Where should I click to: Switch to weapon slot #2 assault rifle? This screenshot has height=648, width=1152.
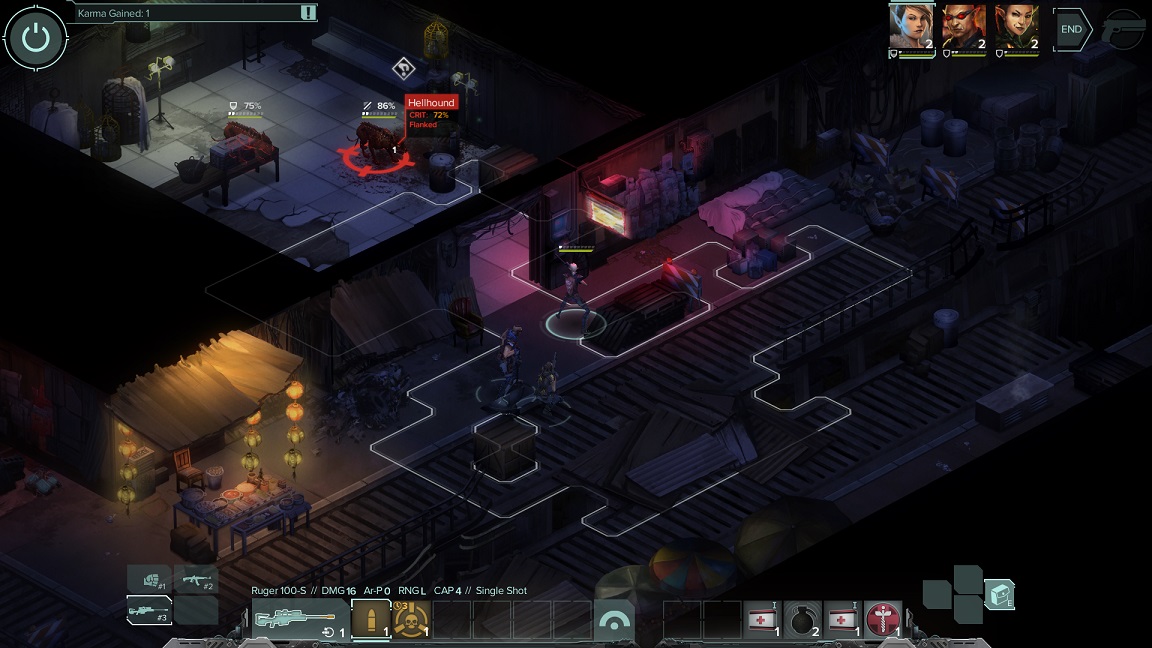[196, 579]
